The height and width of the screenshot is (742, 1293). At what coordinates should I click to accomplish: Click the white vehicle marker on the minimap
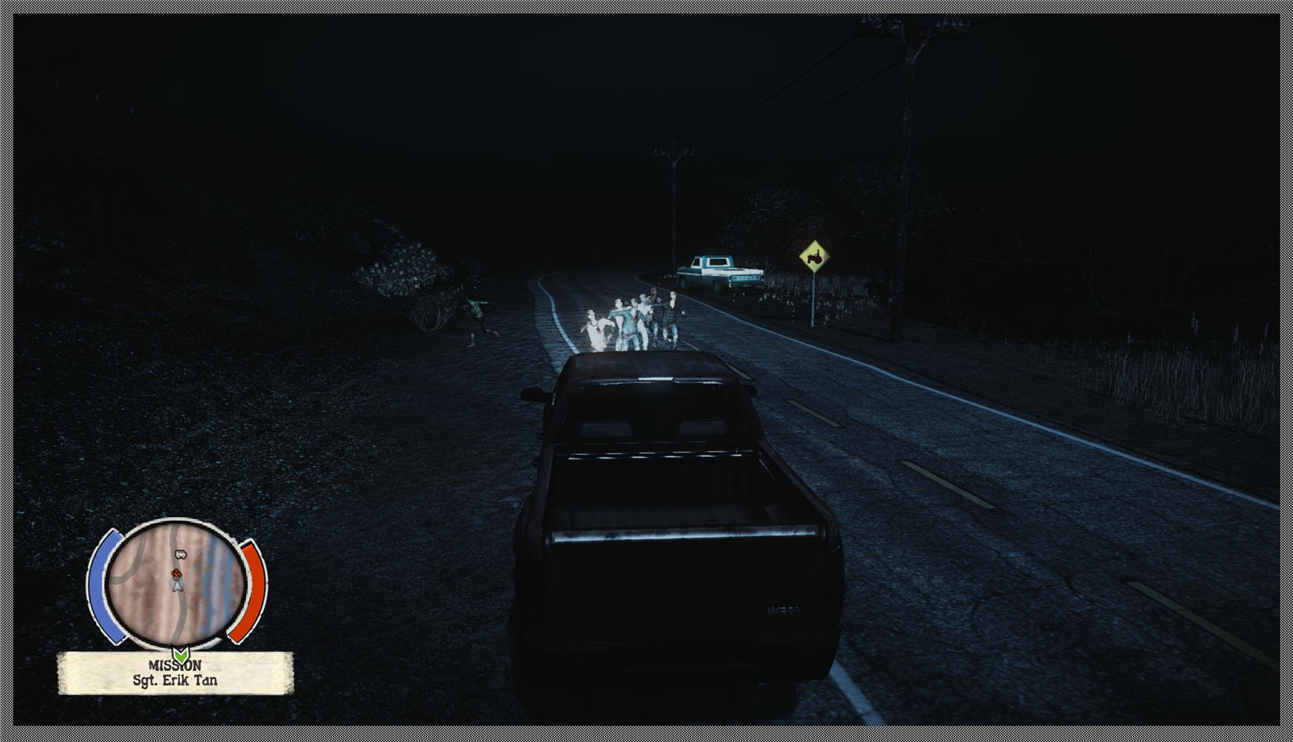181,553
